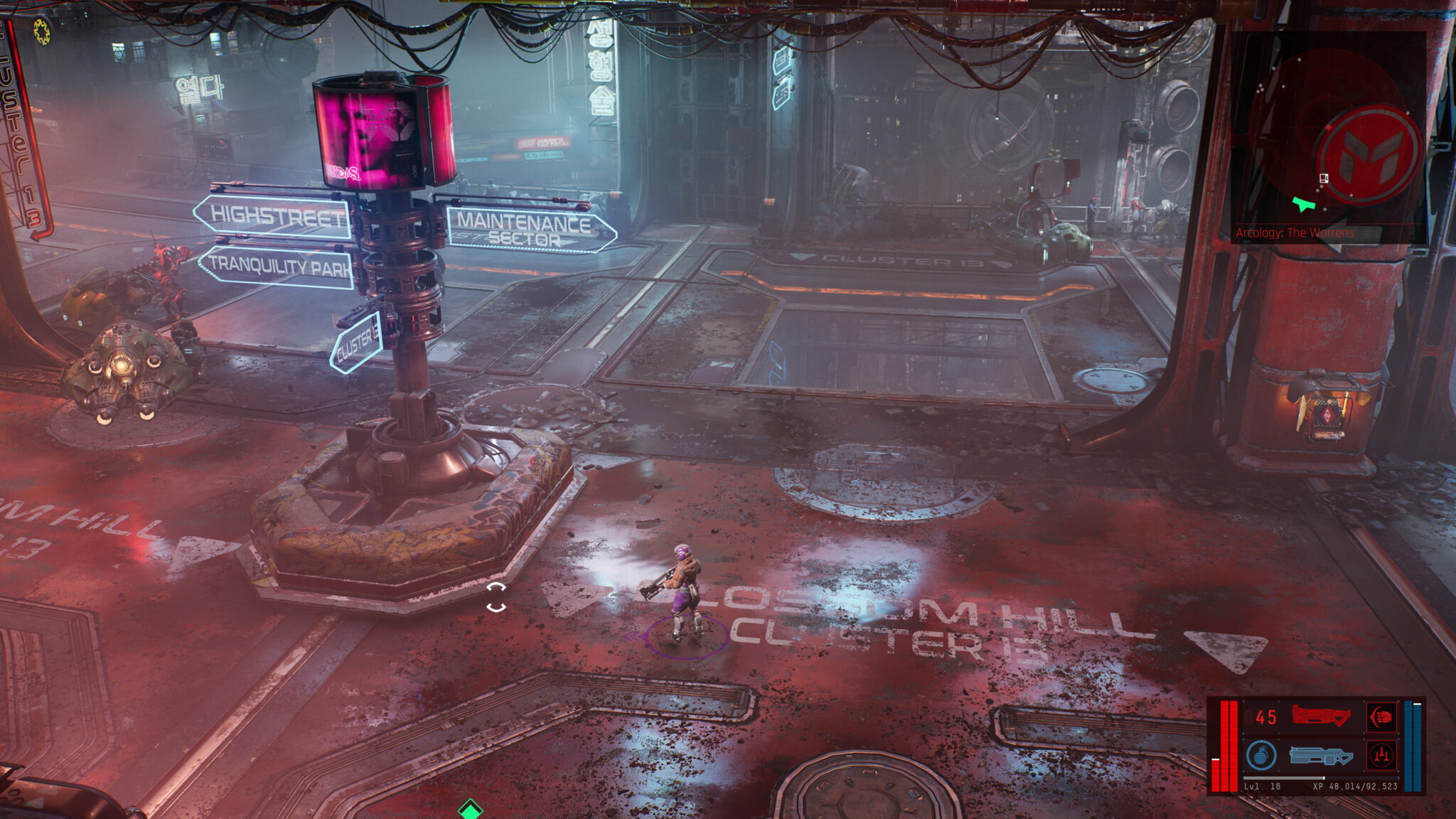This screenshot has height=819, width=1456.
Task: Click the green diamond waypoint indicator
Action: click(x=470, y=809)
